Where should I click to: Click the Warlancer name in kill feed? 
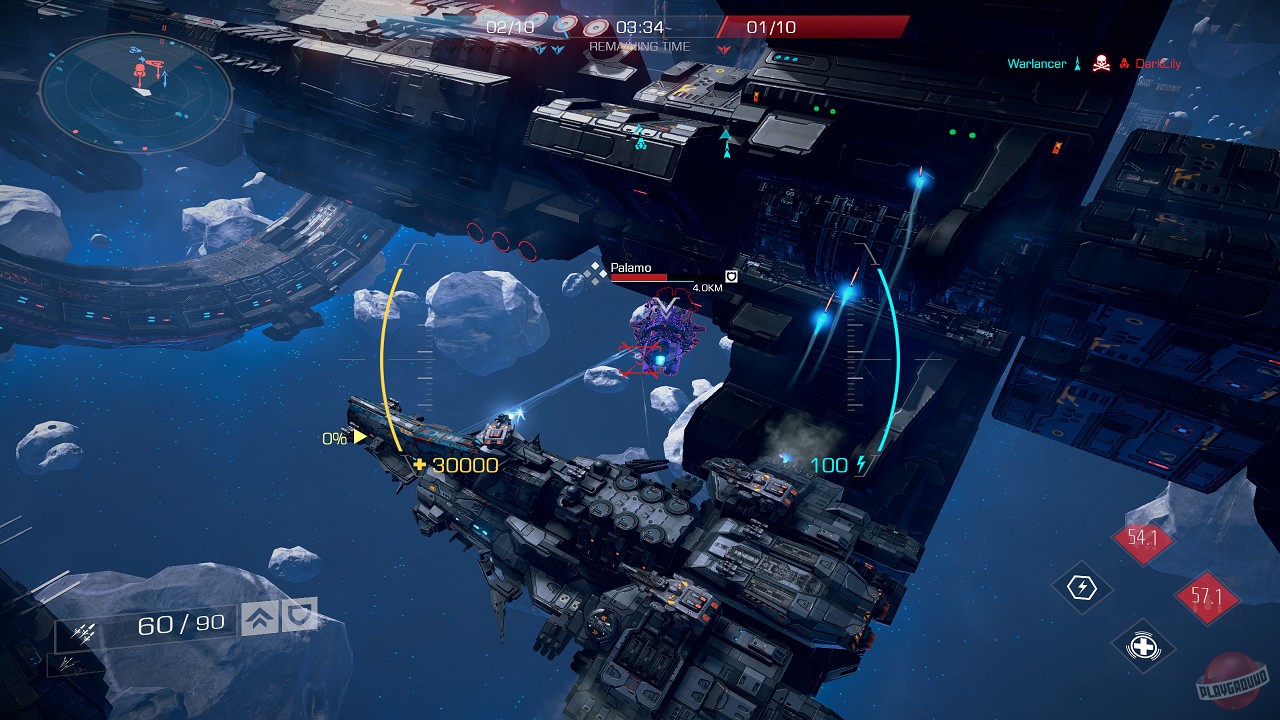(1037, 63)
